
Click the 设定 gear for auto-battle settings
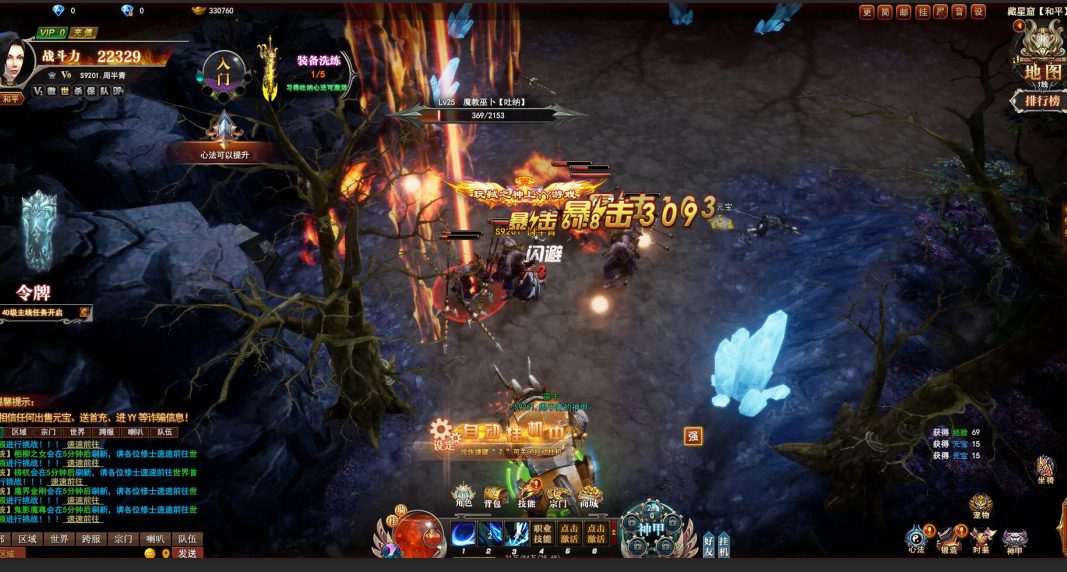point(443,436)
